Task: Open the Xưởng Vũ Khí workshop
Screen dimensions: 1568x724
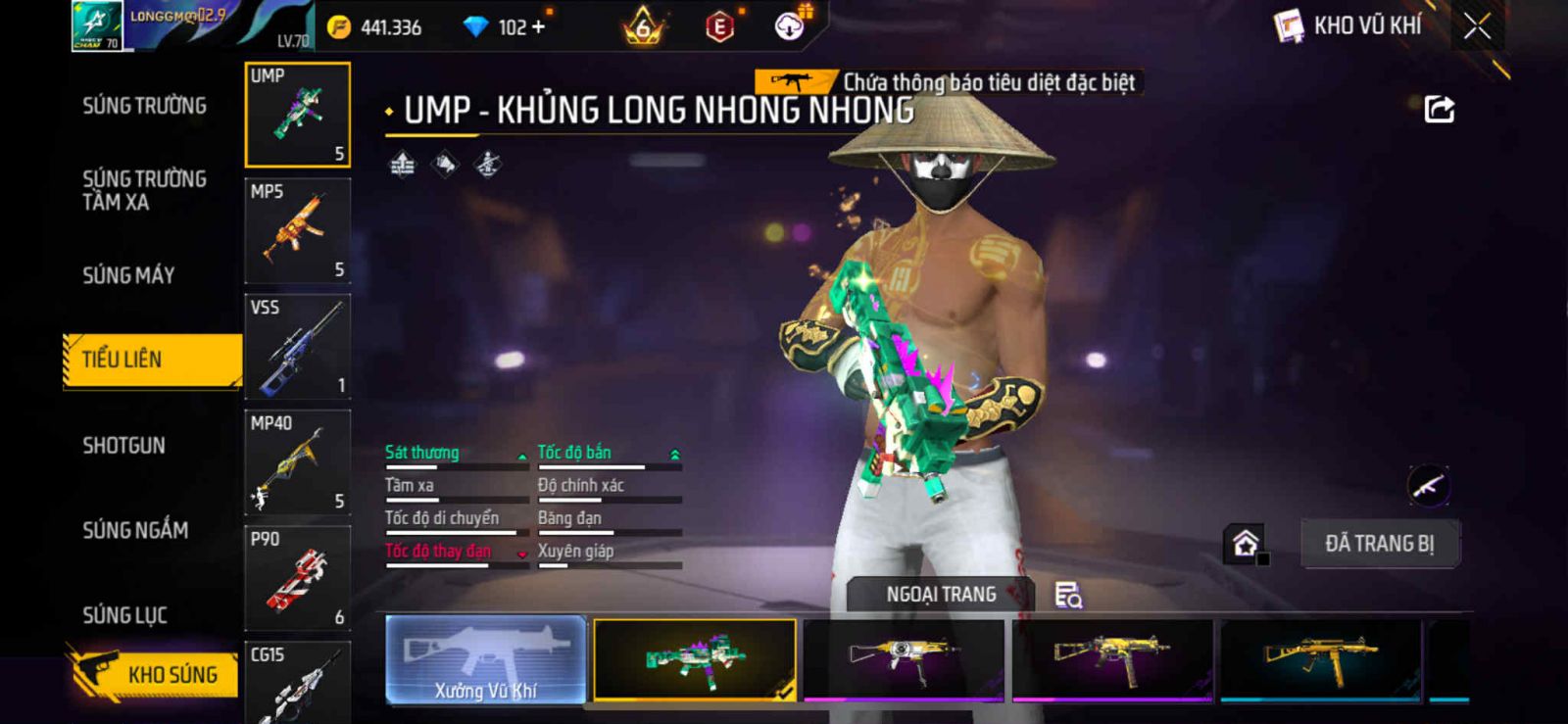Action: point(486,660)
